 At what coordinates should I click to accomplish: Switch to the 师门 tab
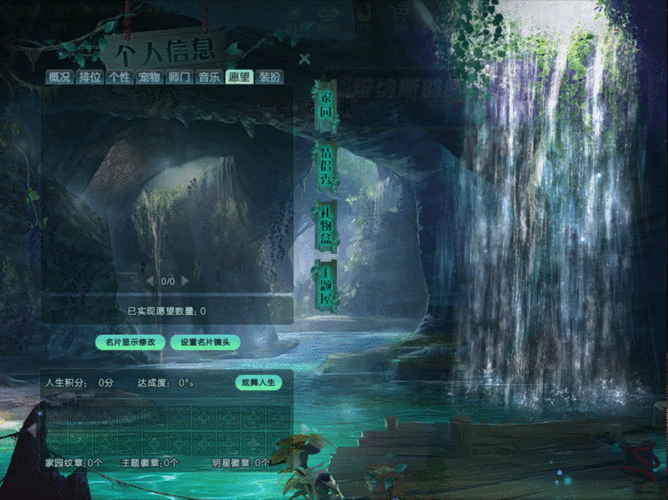pyautogui.click(x=179, y=77)
